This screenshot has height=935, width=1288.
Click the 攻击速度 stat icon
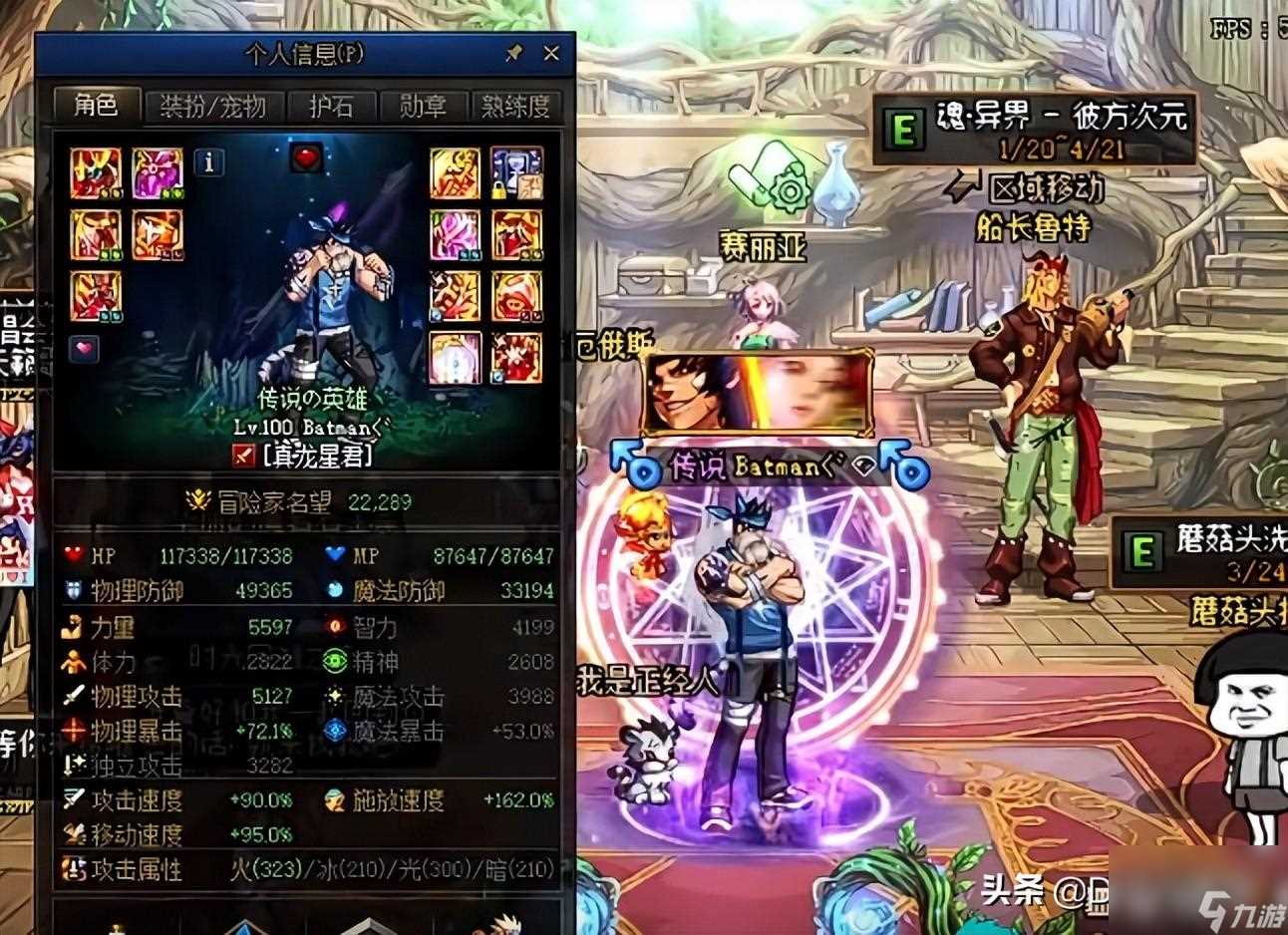pos(71,799)
